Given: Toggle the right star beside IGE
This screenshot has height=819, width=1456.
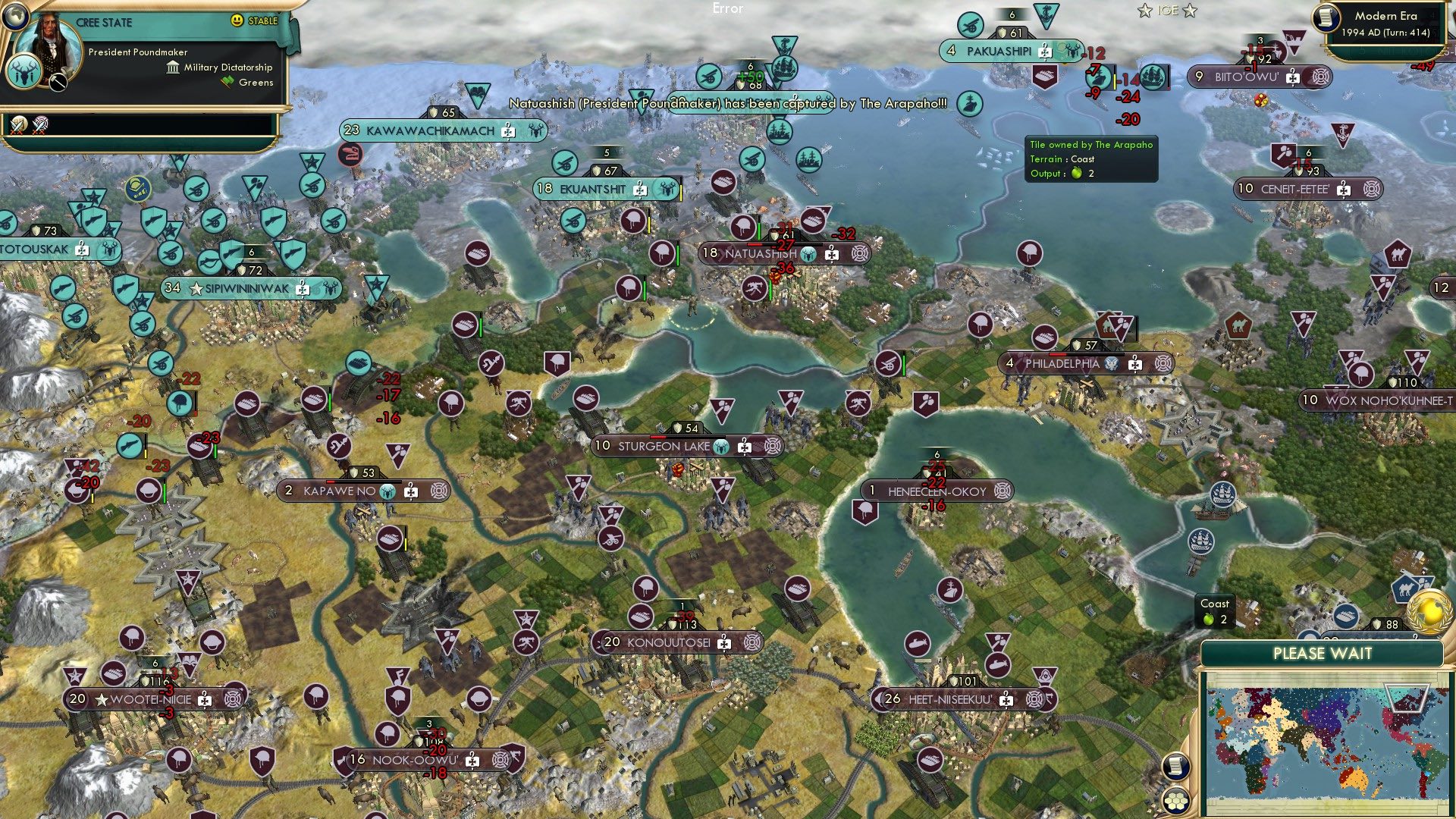Looking at the screenshot, I should tap(1188, 10).
